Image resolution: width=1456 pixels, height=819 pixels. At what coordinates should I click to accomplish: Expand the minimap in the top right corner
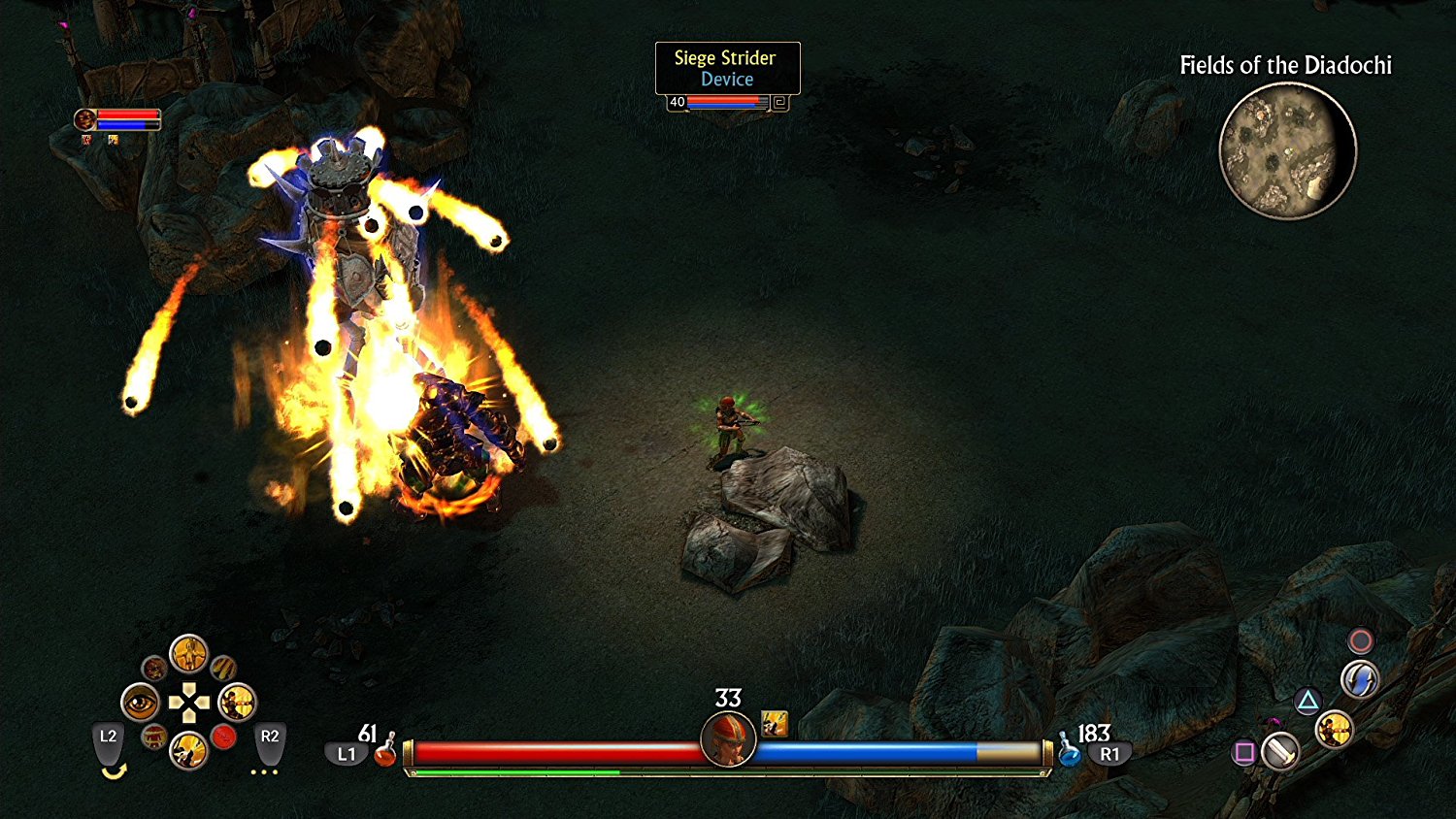(x=1287, y=150)
